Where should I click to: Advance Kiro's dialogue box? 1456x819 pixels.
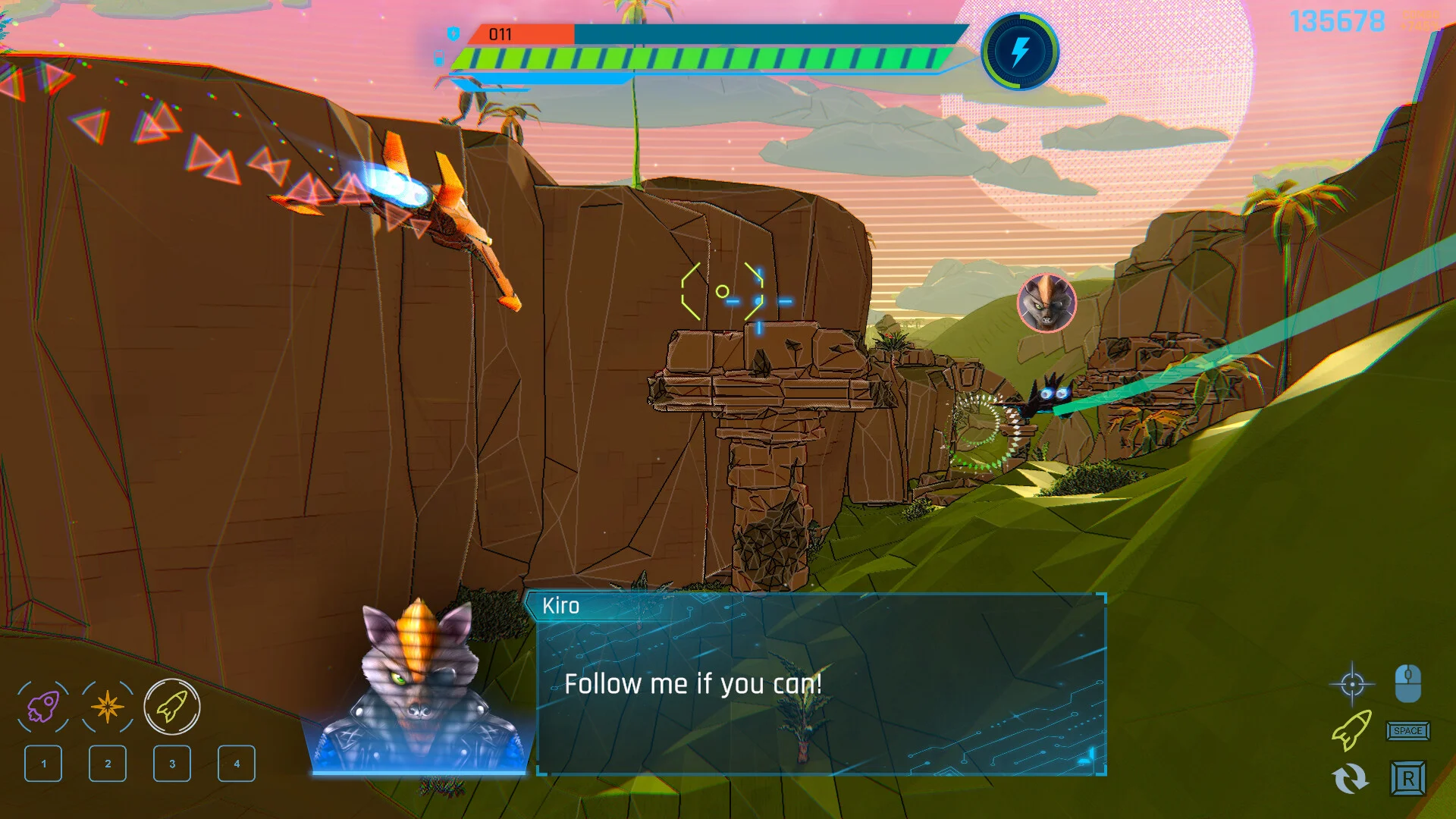click(x=821, y=684)
